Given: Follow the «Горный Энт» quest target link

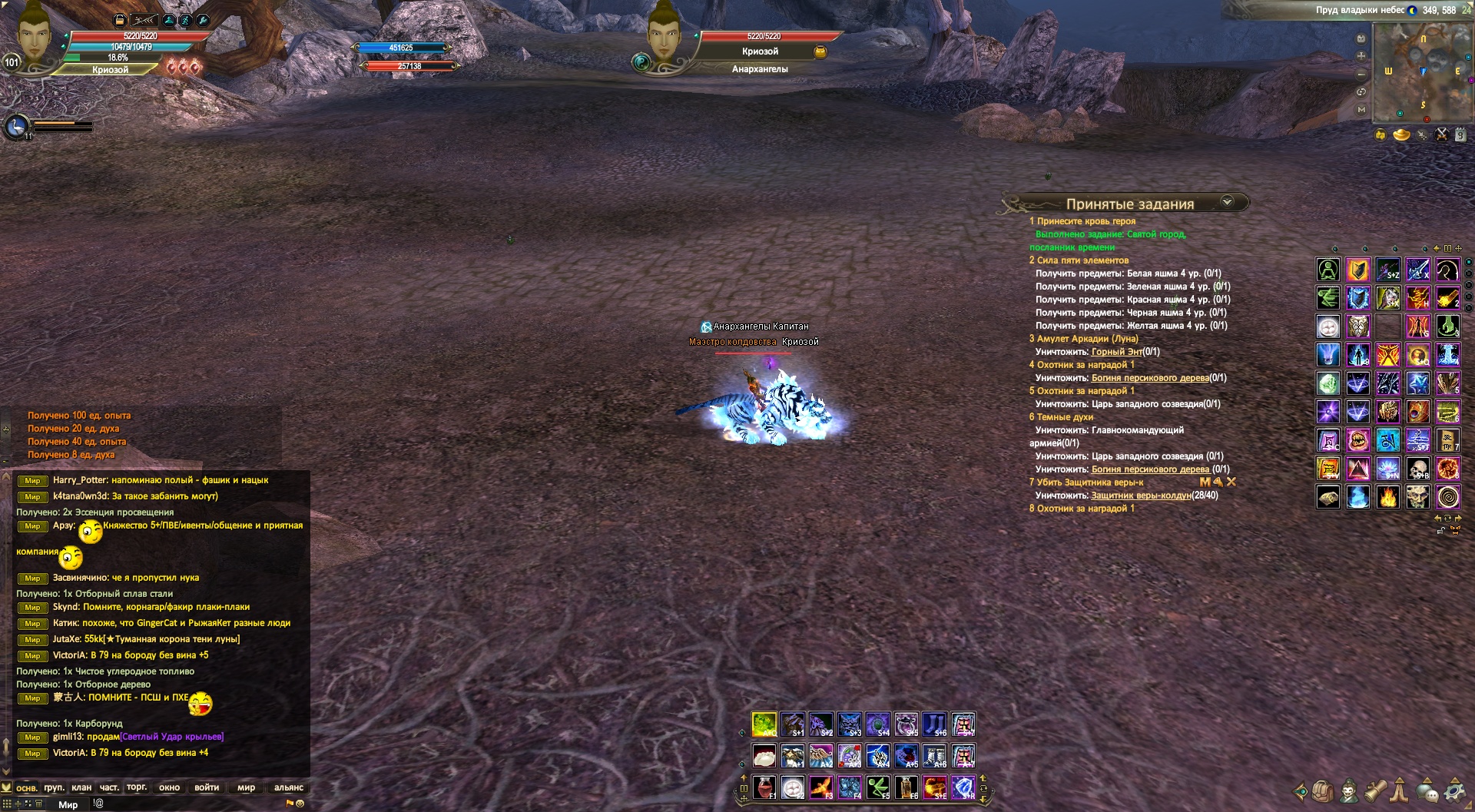Looking at the screenshot, I should [x=1116, y=352].
